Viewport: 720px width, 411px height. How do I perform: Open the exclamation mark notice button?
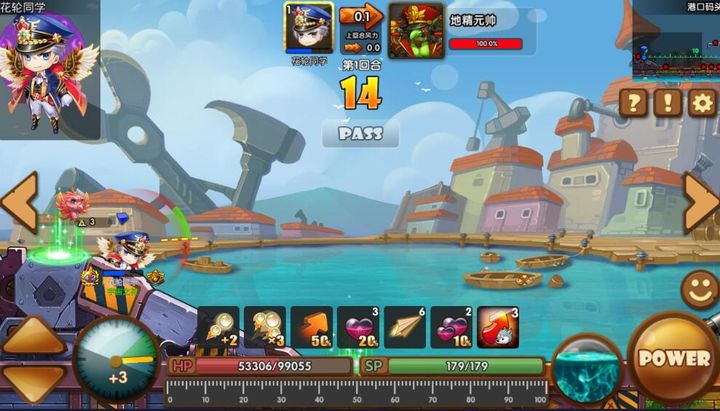(667, 102)
